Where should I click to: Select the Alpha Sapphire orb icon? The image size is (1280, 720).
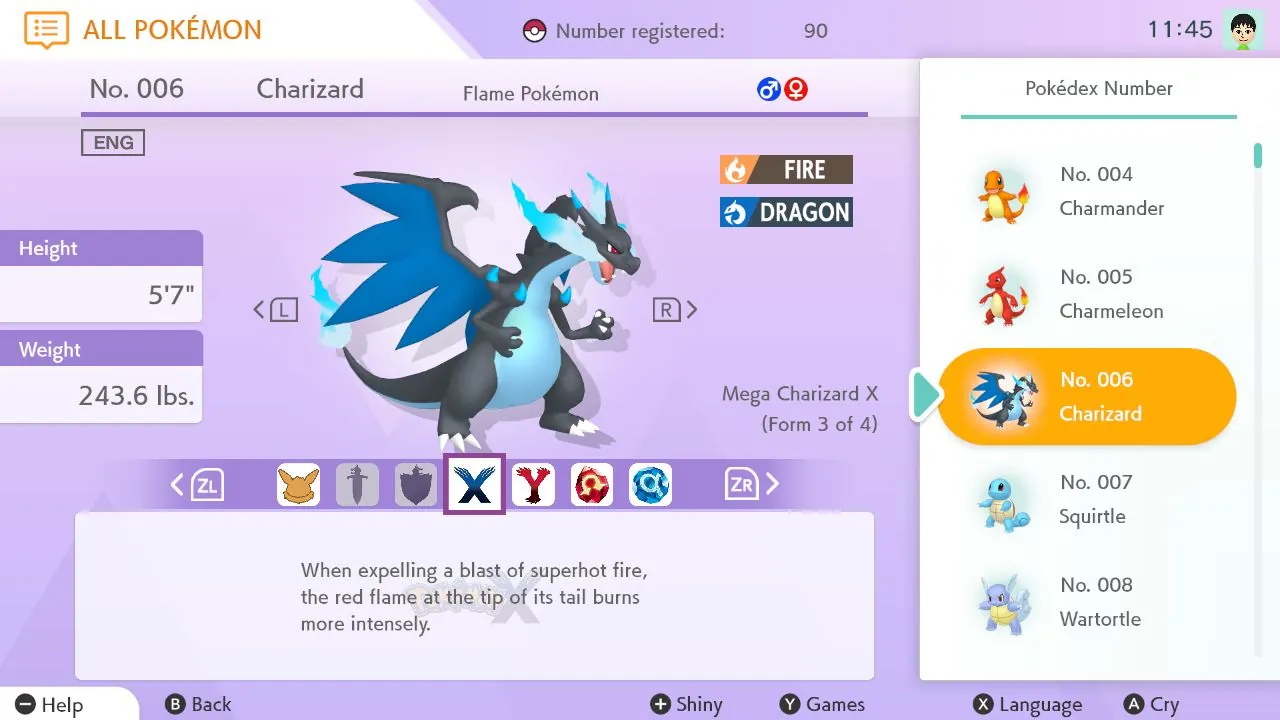pos(651,484)
